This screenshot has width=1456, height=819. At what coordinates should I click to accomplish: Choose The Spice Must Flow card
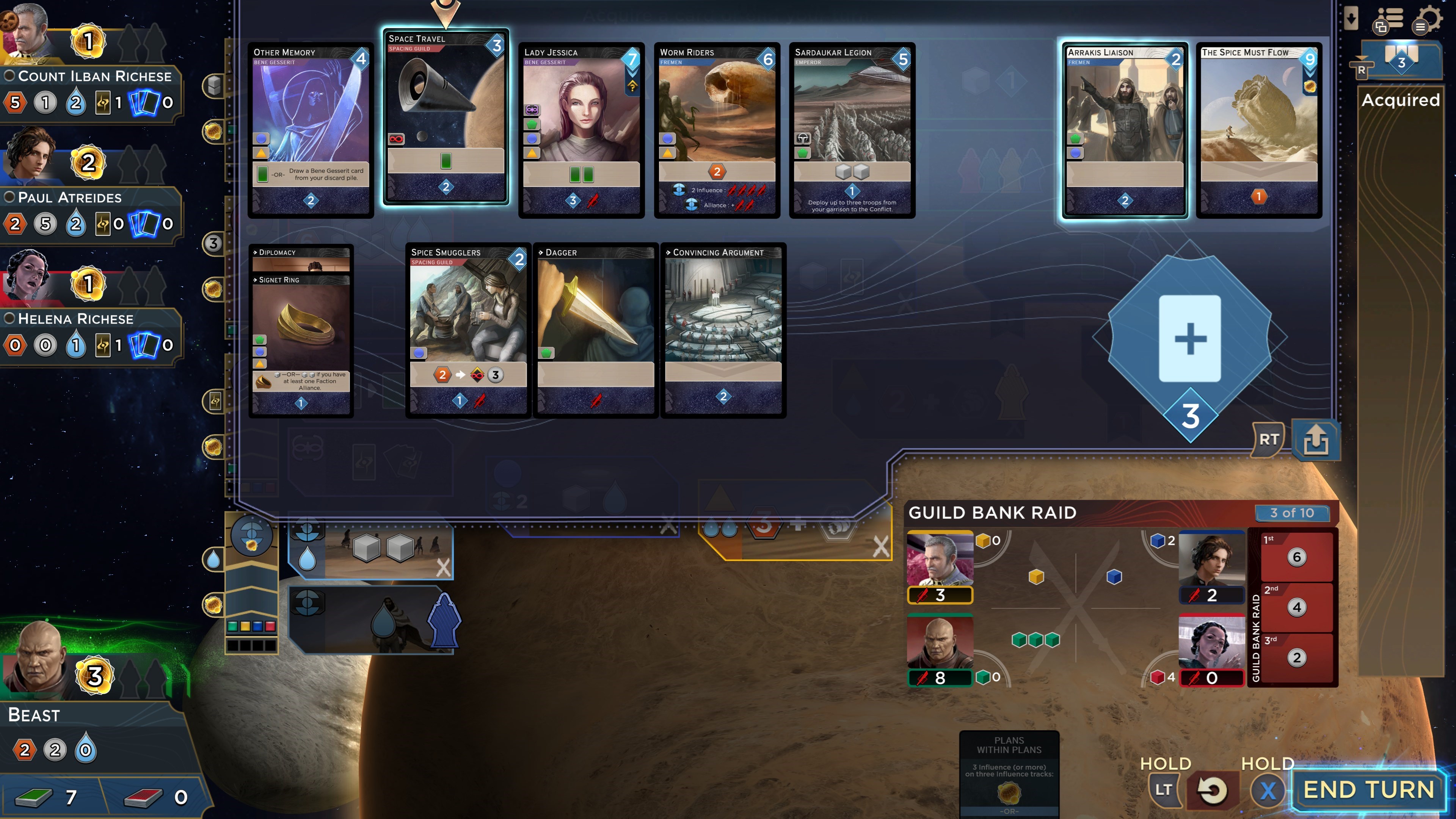click(1259, 130)
